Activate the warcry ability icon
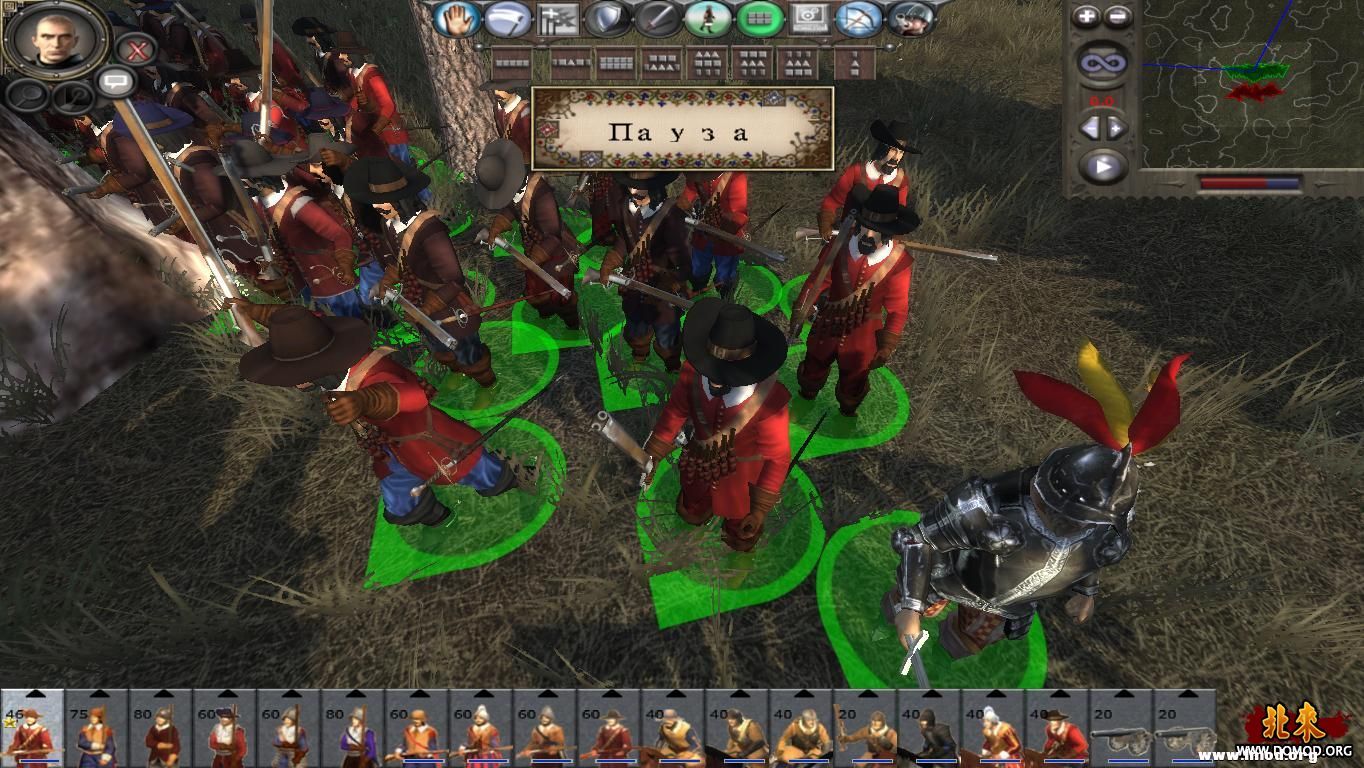This screenshot has width=1364, height=768. (x=908, y=18)
